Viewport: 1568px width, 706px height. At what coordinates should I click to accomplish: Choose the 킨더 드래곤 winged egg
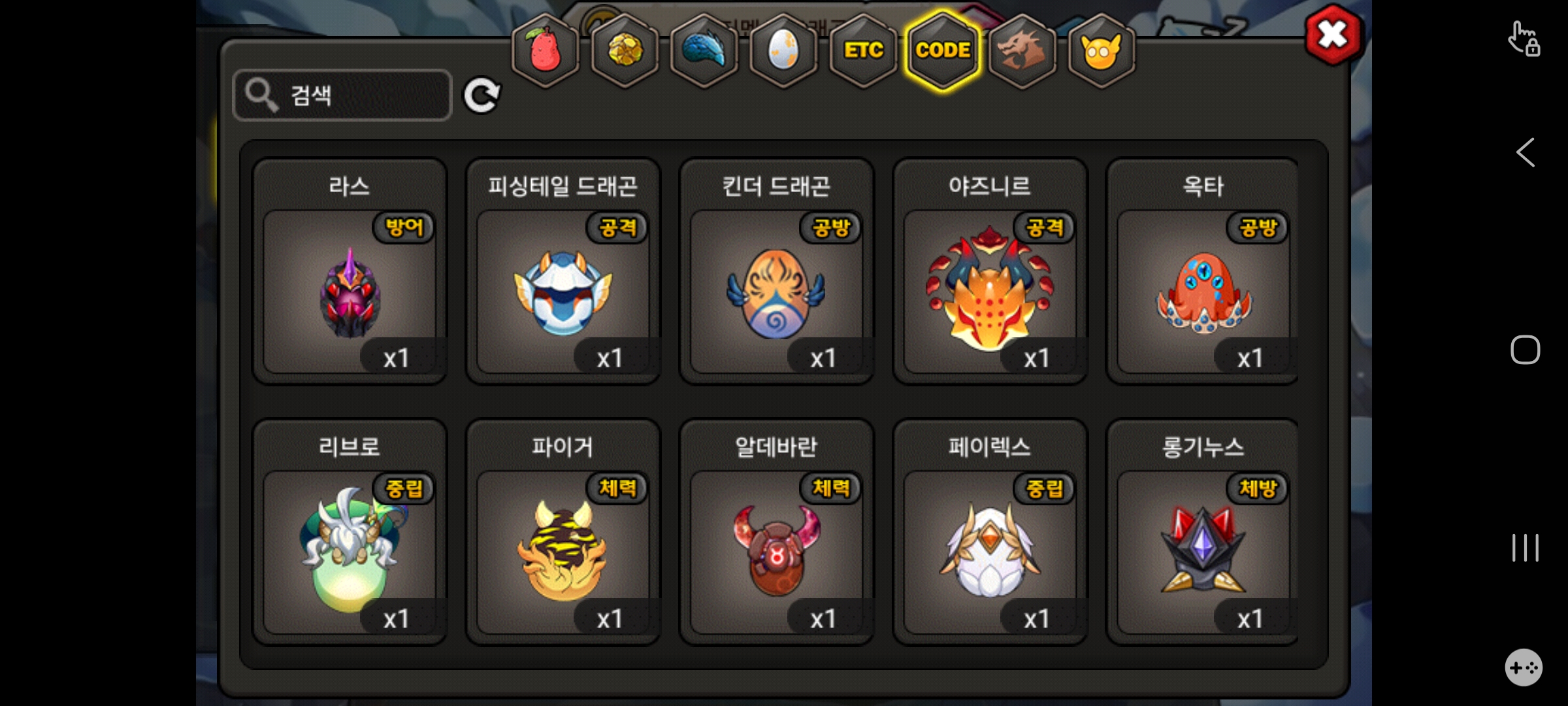776,292
